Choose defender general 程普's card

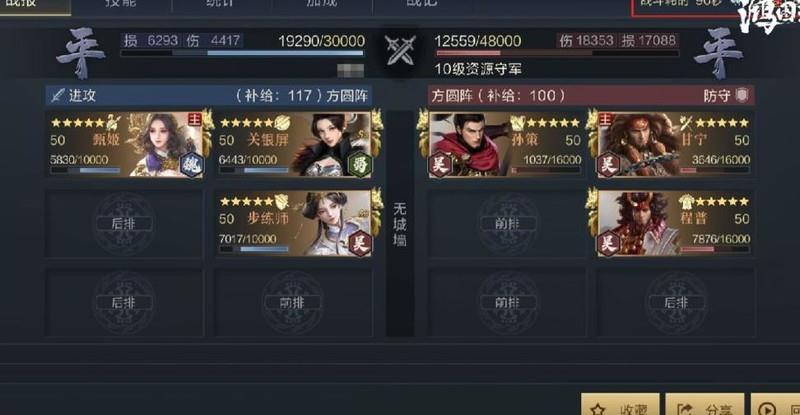tap(673, 223)
